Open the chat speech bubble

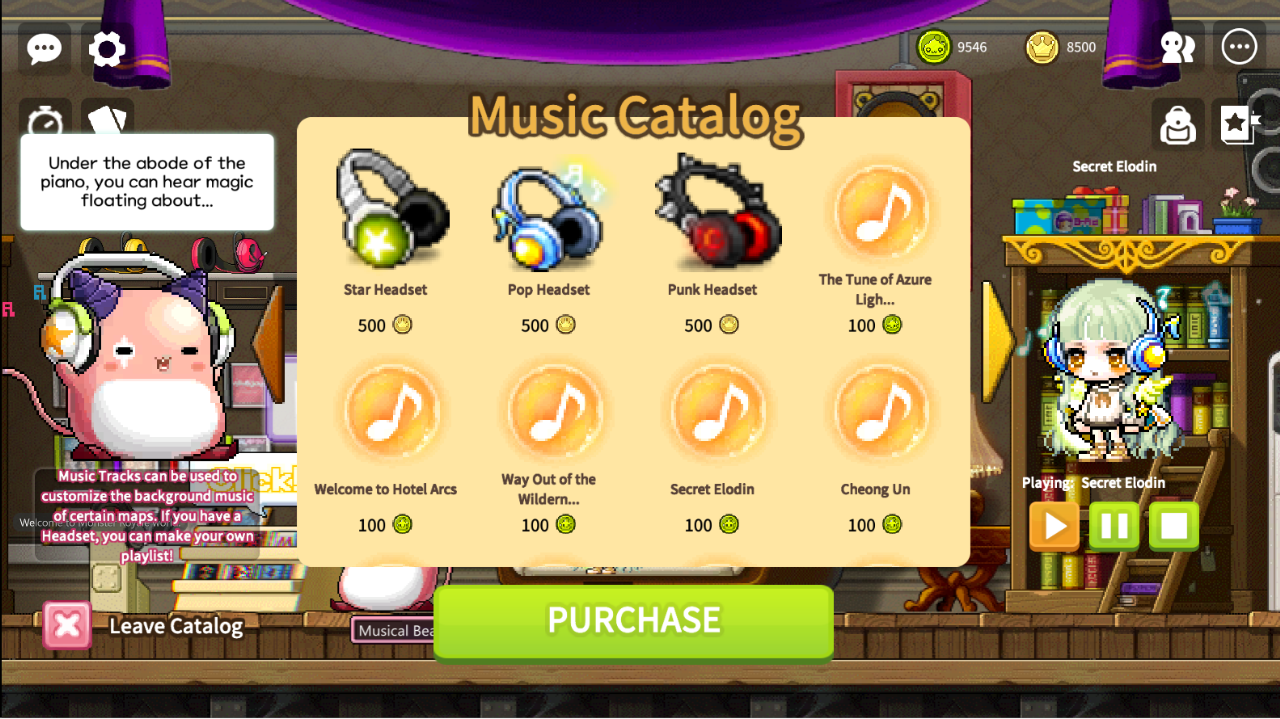pos(45,48)
